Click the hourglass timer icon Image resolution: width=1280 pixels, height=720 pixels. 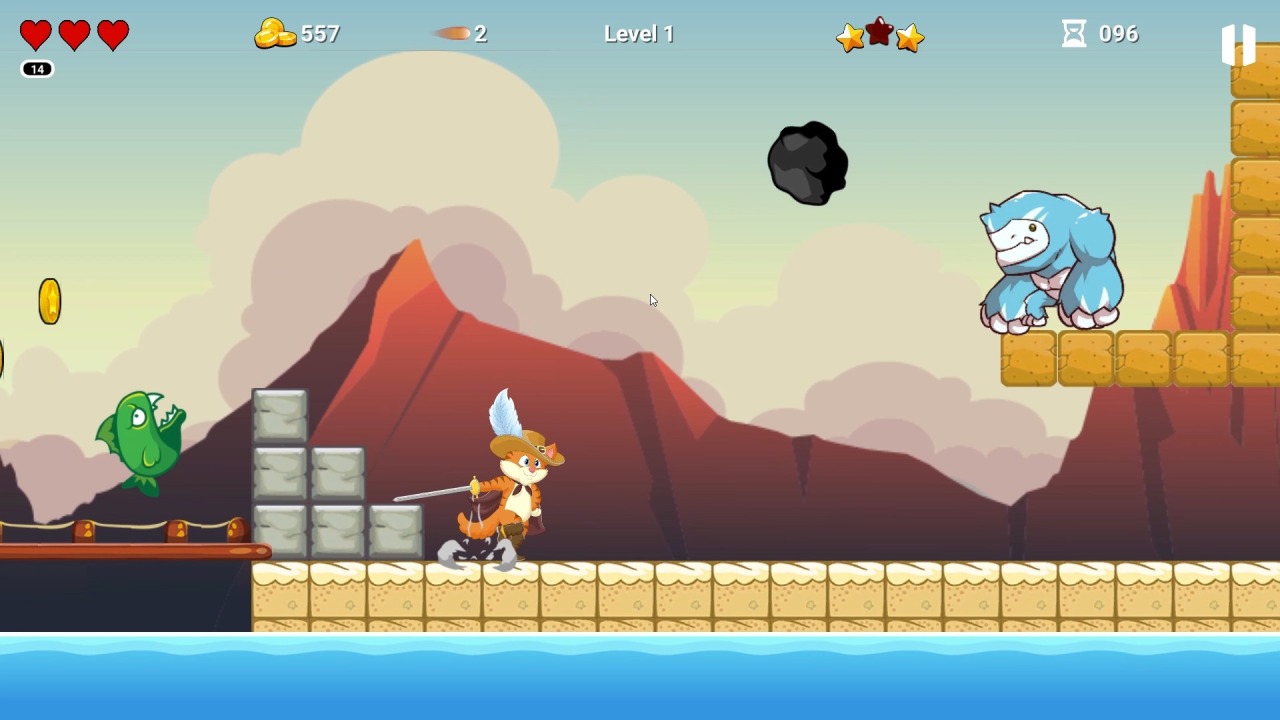1072,33
